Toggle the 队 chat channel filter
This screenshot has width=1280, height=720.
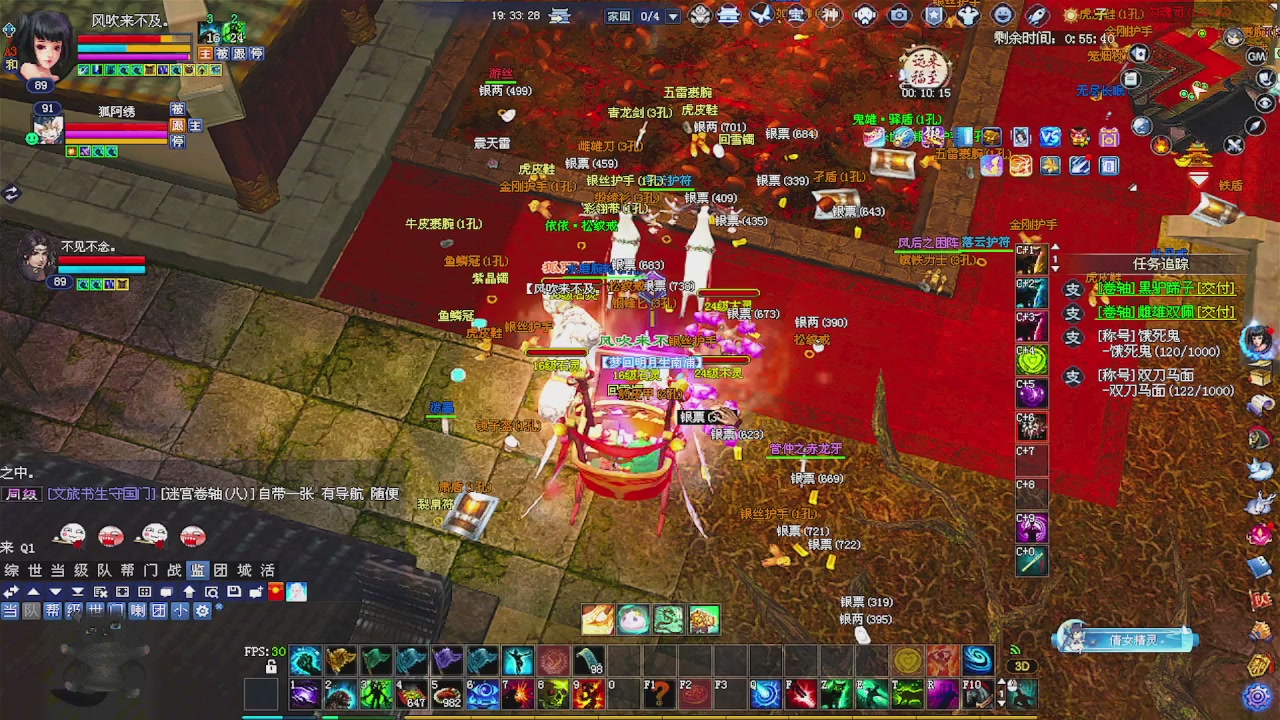click(x=31, y=610)
